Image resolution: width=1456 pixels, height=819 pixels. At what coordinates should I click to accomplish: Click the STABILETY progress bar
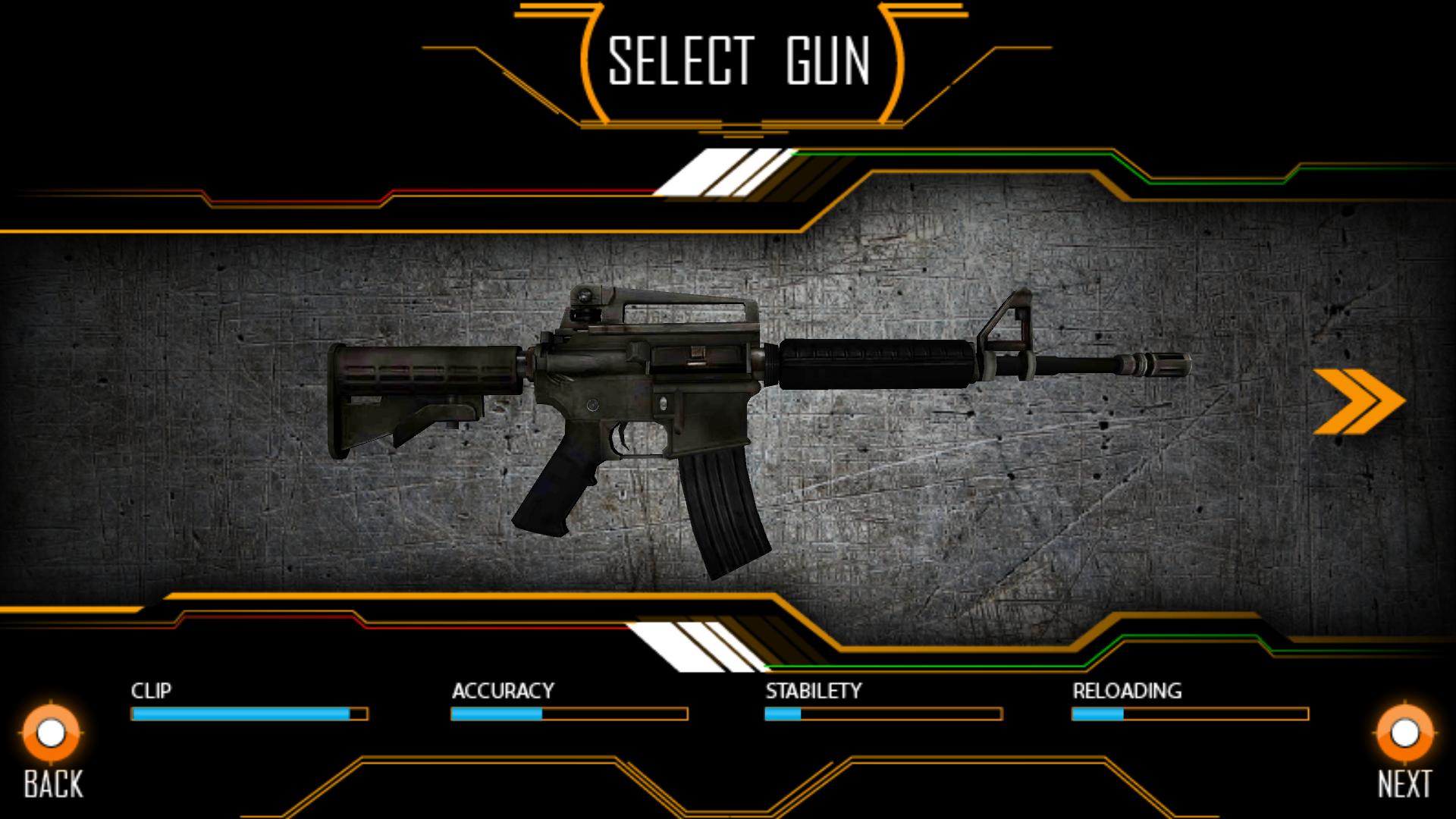click(882, 714)
